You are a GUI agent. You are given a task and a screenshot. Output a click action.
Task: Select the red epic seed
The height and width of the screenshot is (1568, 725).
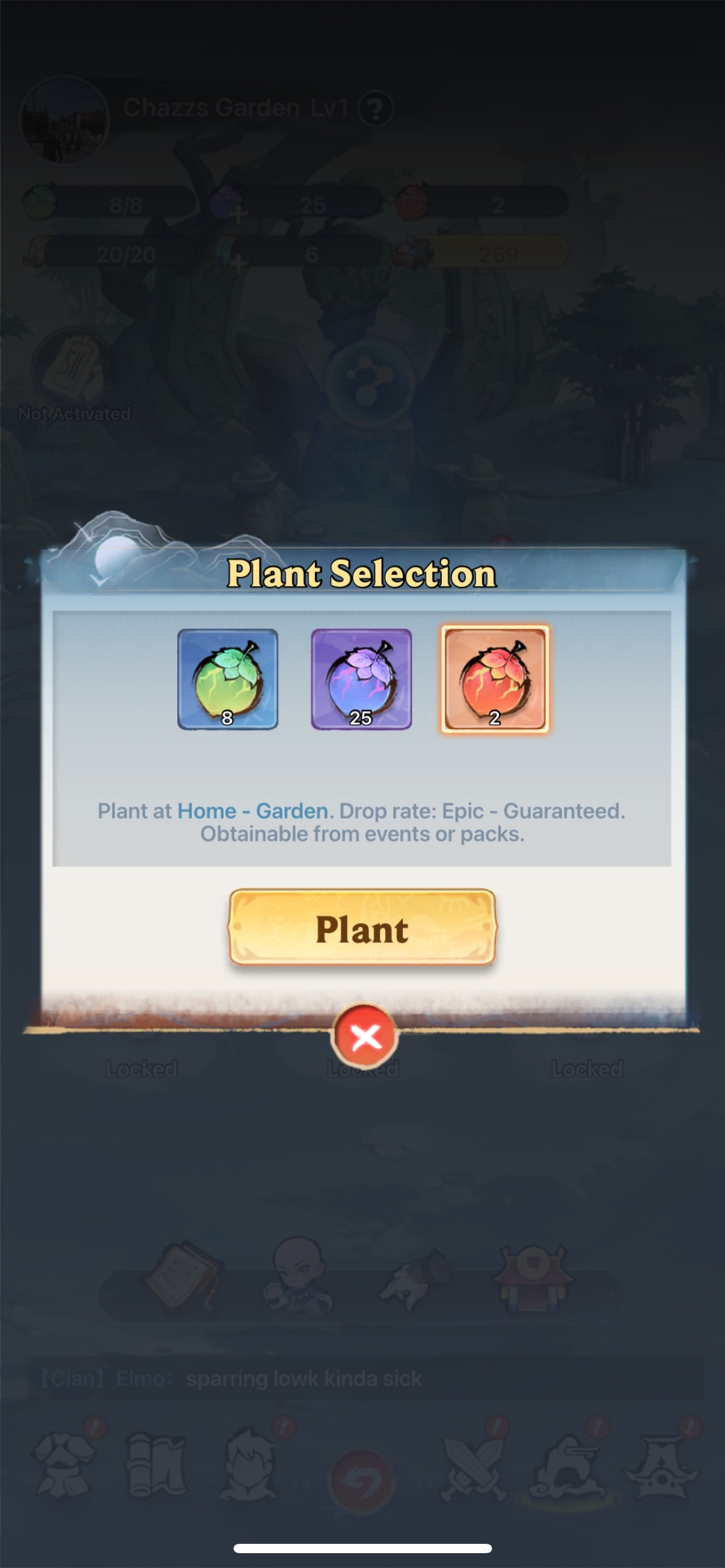click(494, 679)
